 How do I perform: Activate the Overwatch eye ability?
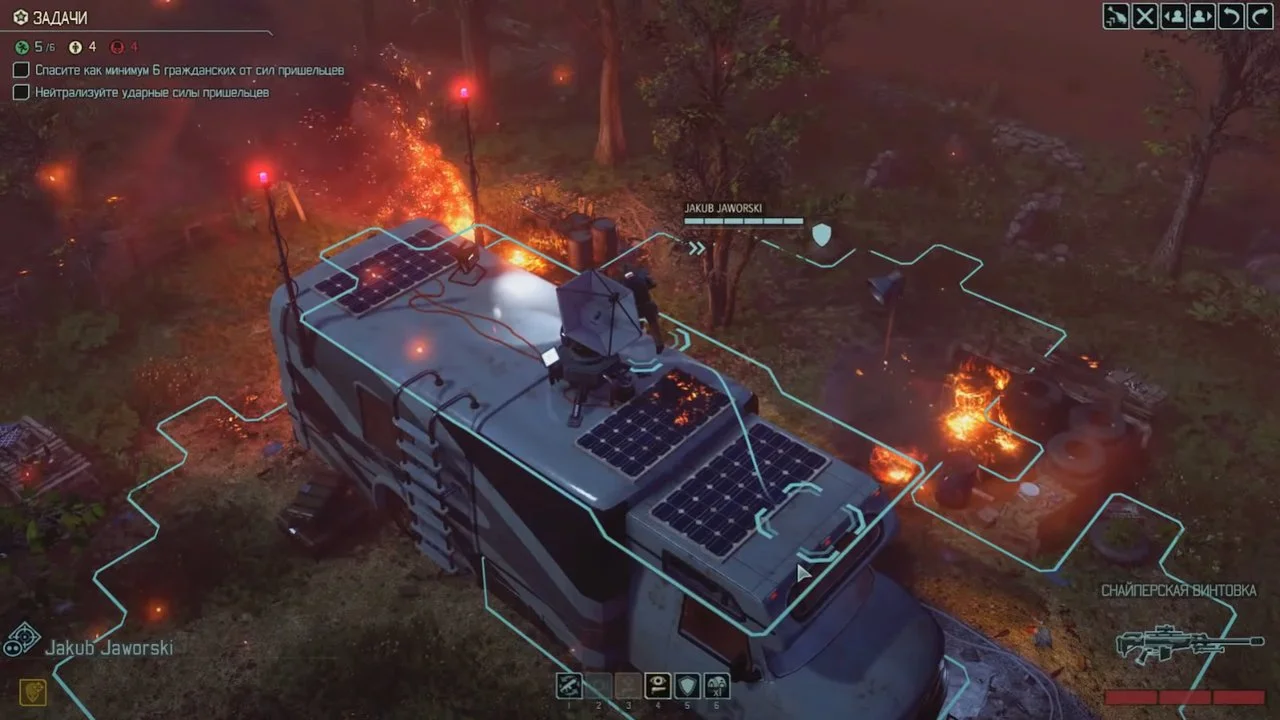[x=657, y=685]
